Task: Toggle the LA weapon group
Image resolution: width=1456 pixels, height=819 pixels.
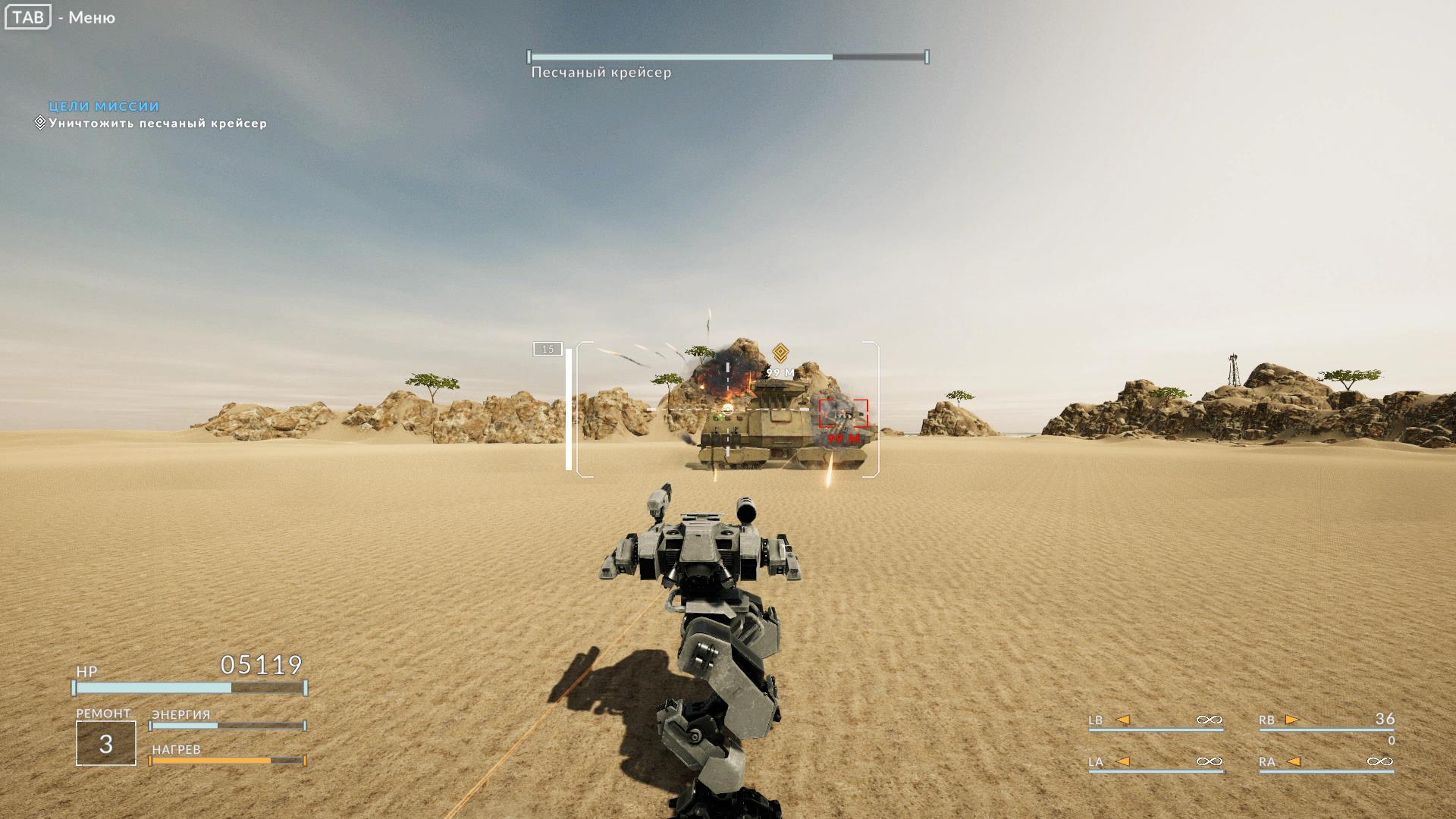Action: tap(1094, 762)
